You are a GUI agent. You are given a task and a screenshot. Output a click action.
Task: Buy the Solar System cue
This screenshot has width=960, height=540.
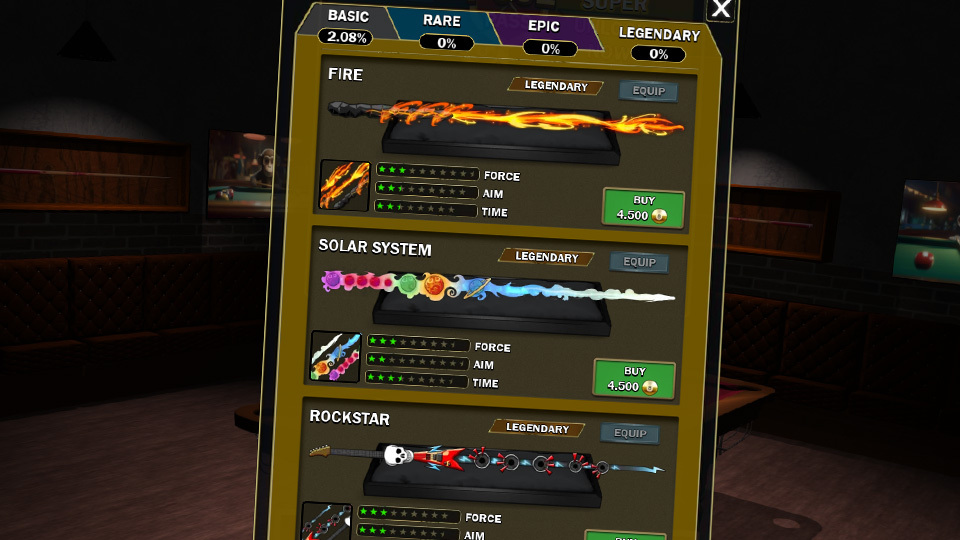pyautogui.click(x=634, y=379)
